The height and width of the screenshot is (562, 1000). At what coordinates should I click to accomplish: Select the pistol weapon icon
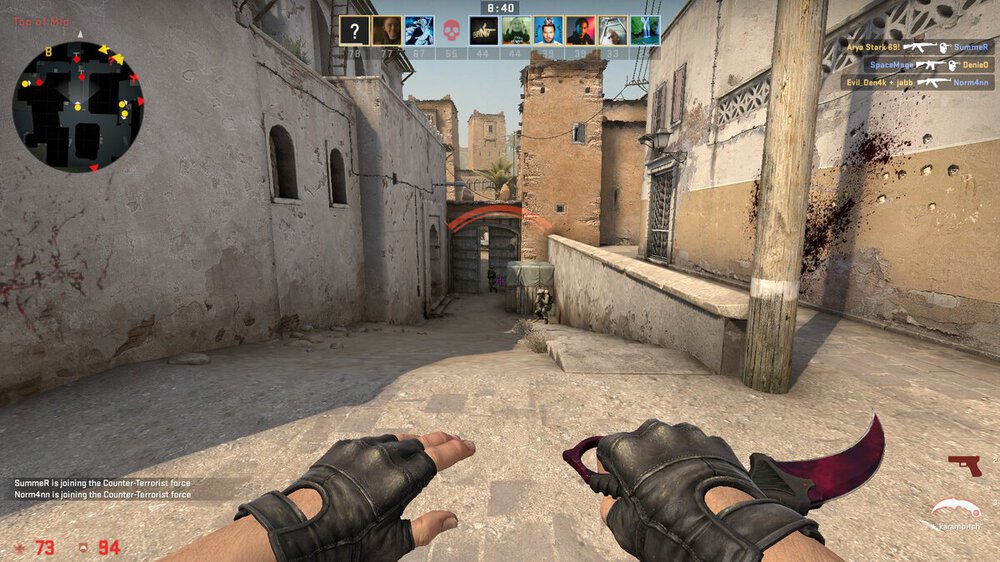pyautogui.click(x=964, y=465)
